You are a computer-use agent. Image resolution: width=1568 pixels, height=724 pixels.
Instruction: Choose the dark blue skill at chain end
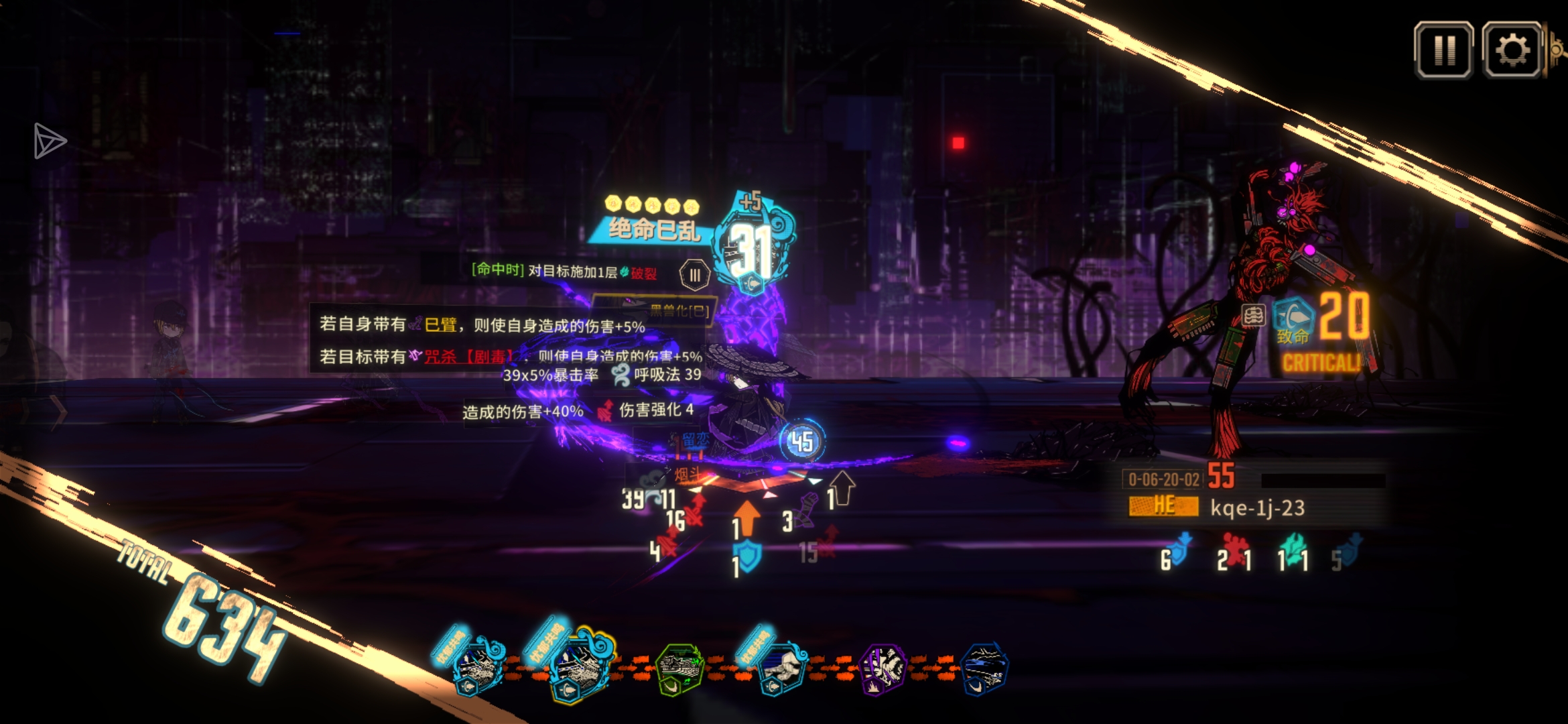click(x=984, y=668)
